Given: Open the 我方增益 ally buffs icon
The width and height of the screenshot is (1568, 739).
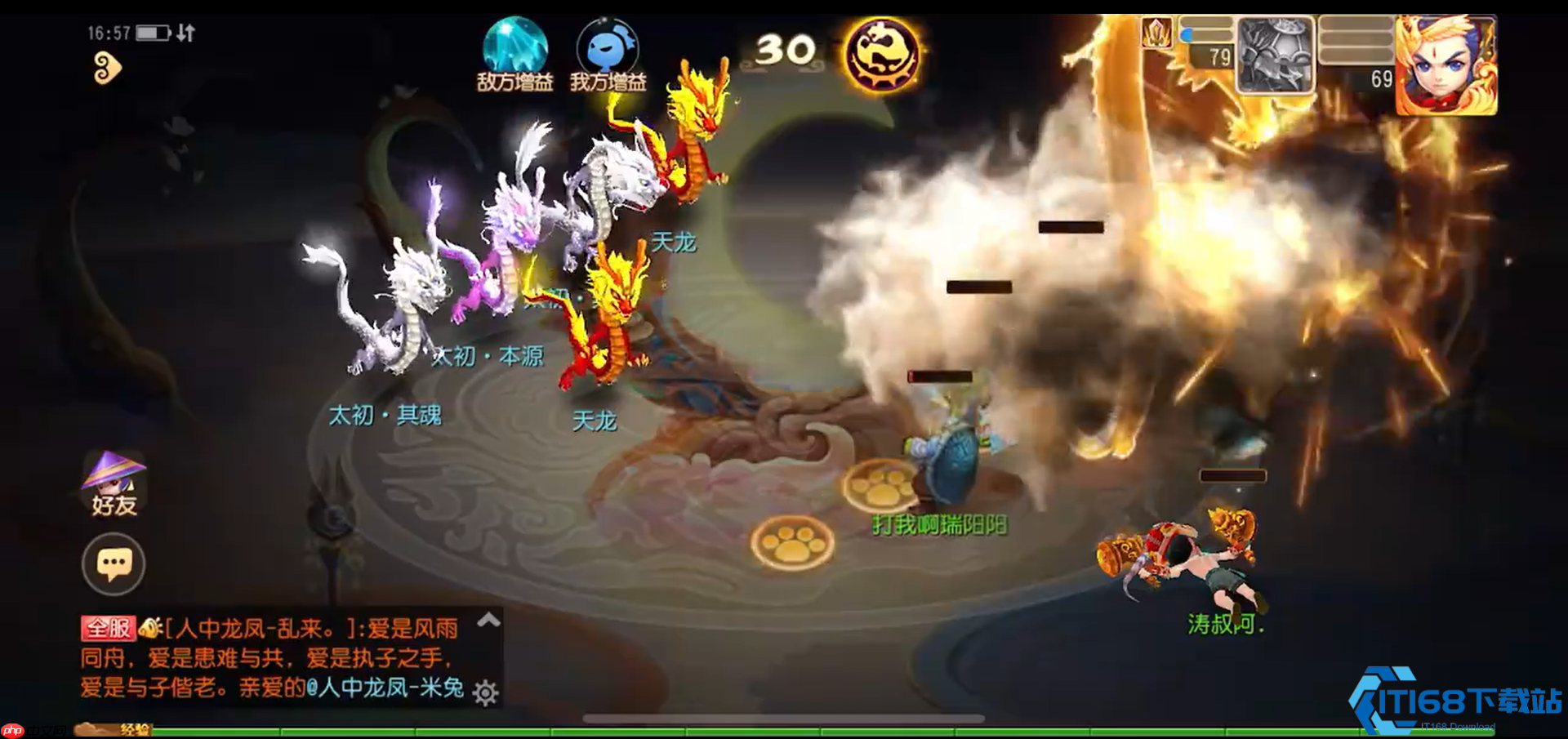Looking at the screenshot, I should click(x=608, y=54).
